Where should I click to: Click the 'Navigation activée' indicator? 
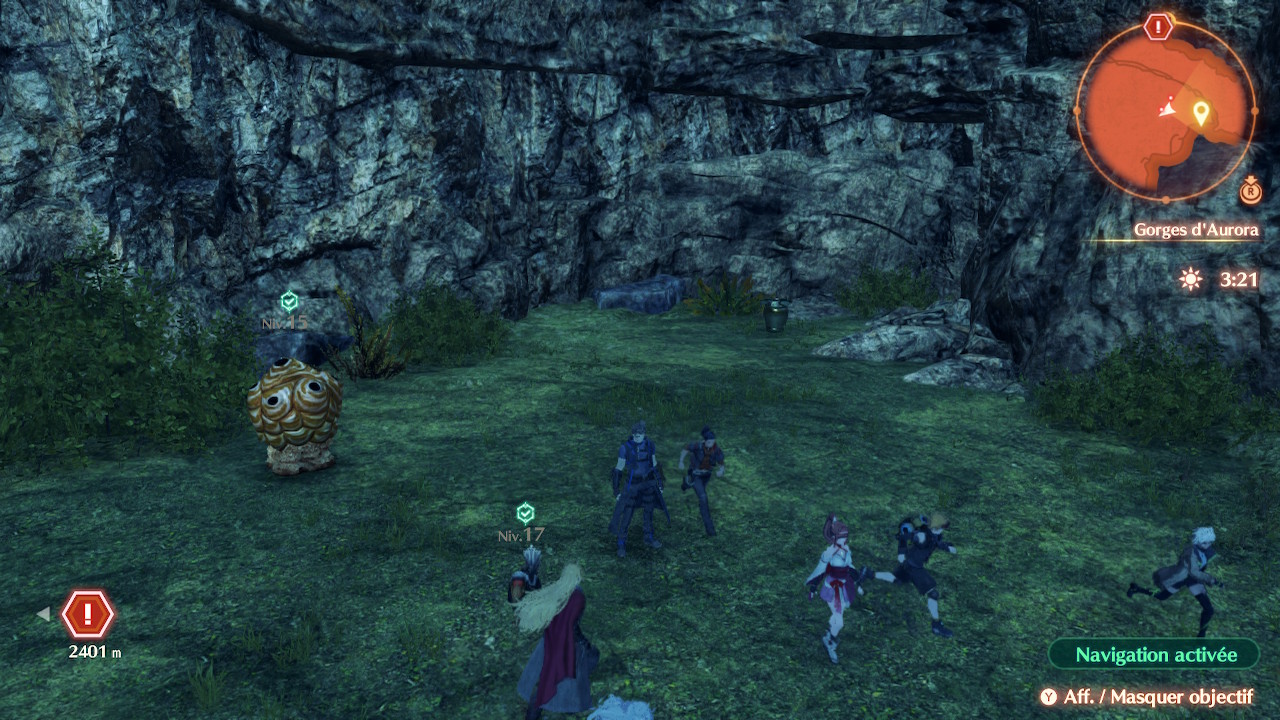click(x=1155, y=655)
